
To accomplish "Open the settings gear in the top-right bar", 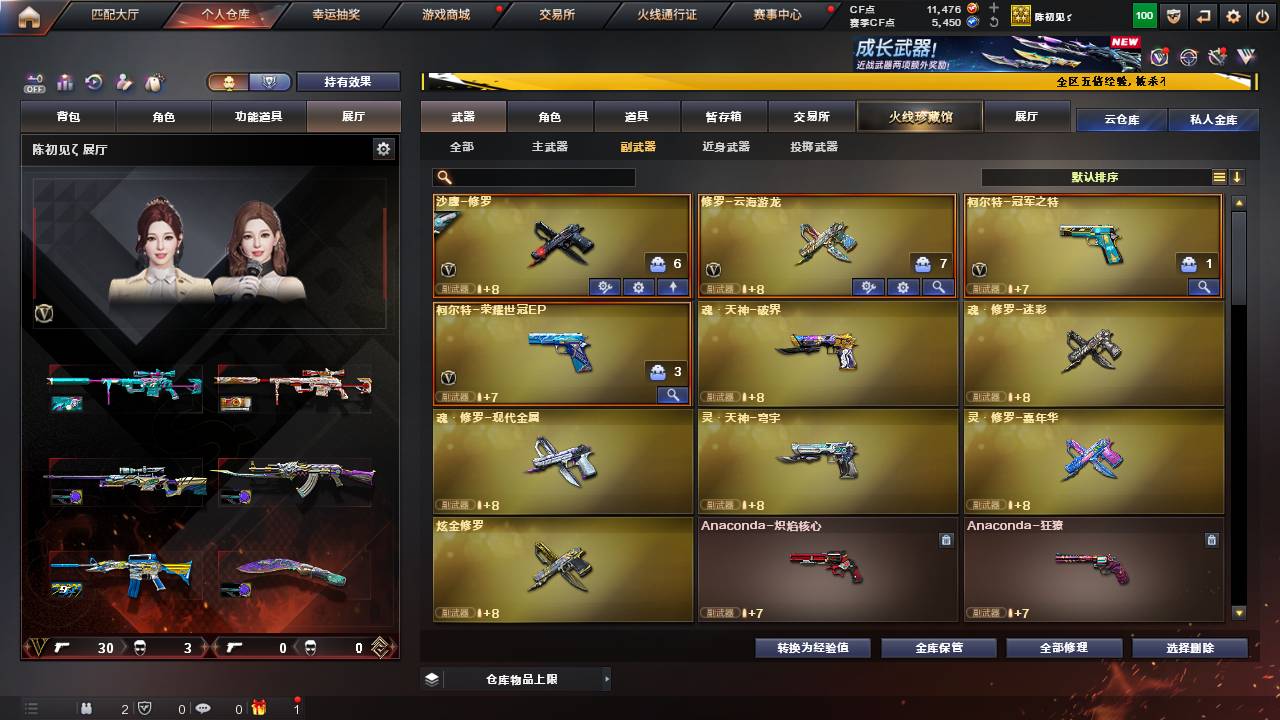I will 1233,15.
